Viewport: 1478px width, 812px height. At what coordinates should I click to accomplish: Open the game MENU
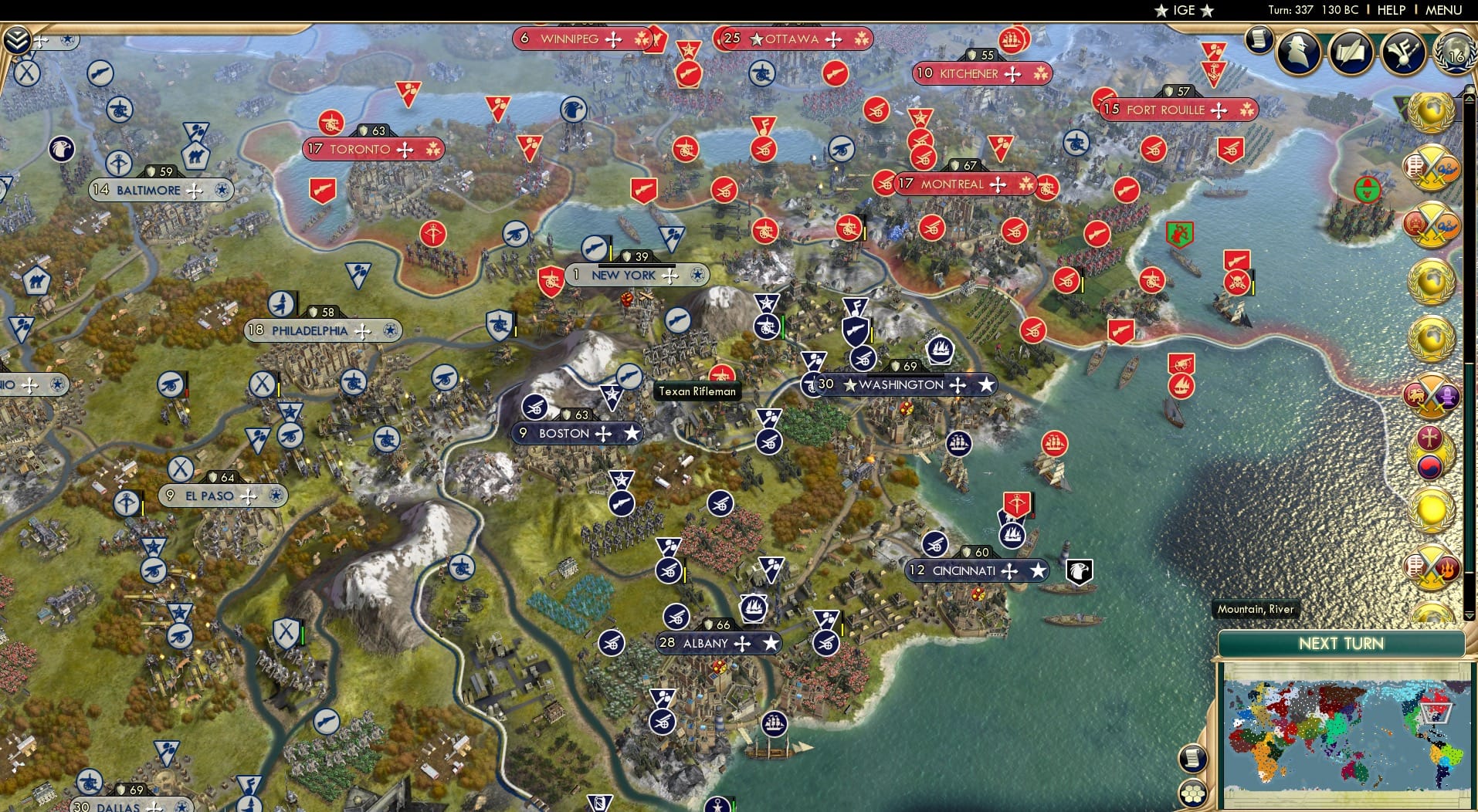[x=1442, y=10]
